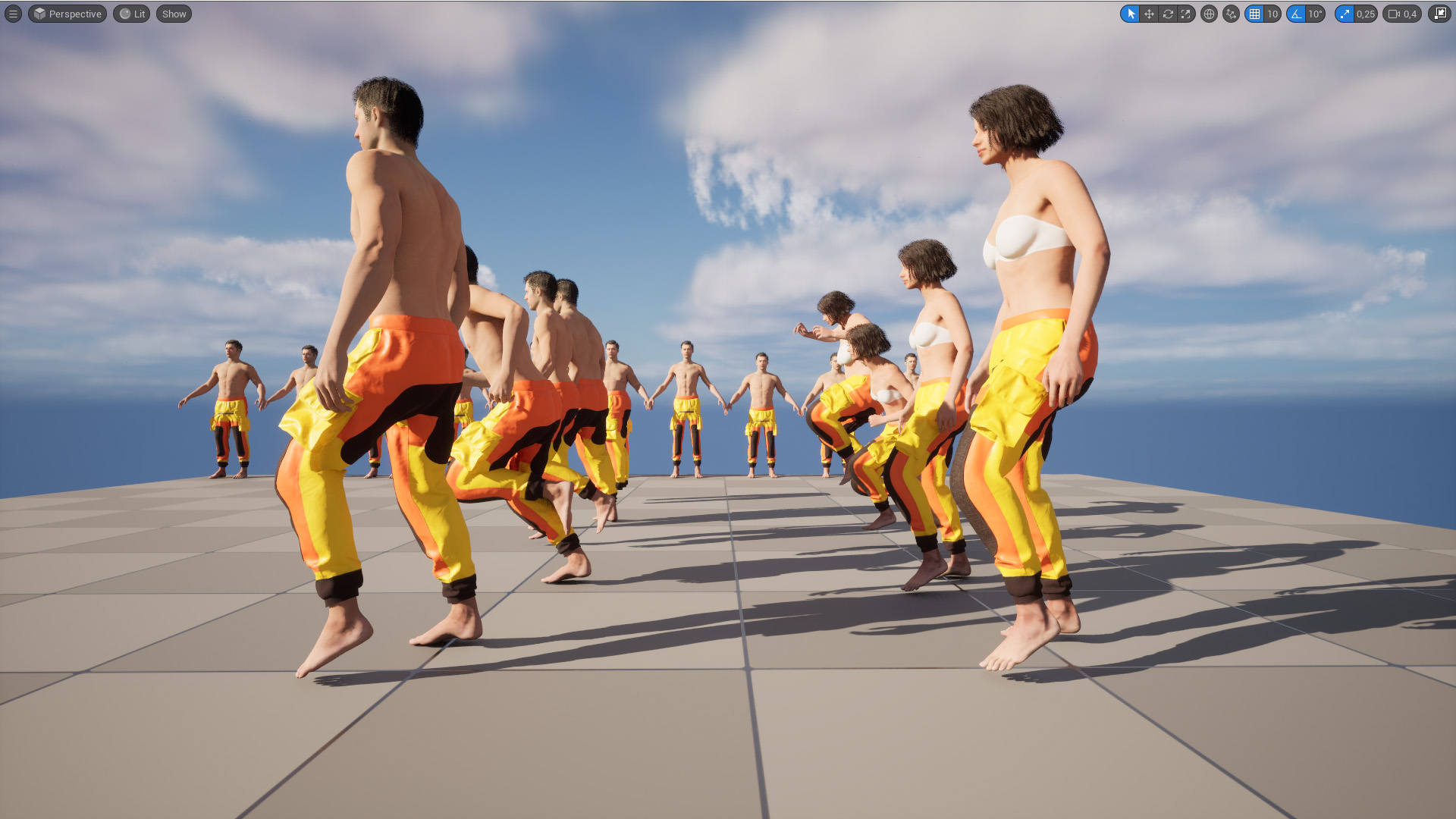Click the scale snap value 0,25
This screenshot has height=819, width=1456.
pyautogui.click(x=1364, y=14)
